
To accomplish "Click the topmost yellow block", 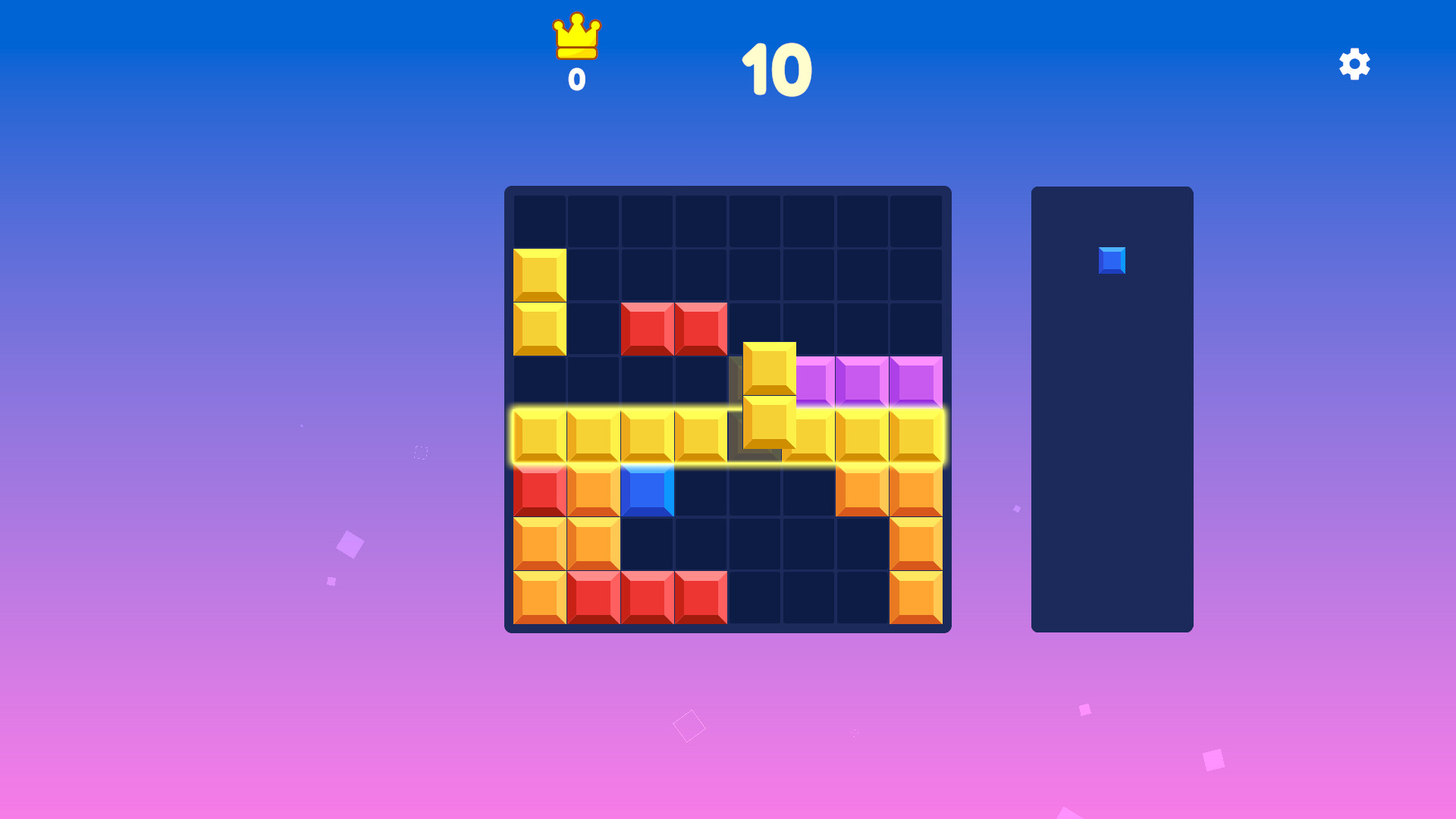I will (539, 275).
